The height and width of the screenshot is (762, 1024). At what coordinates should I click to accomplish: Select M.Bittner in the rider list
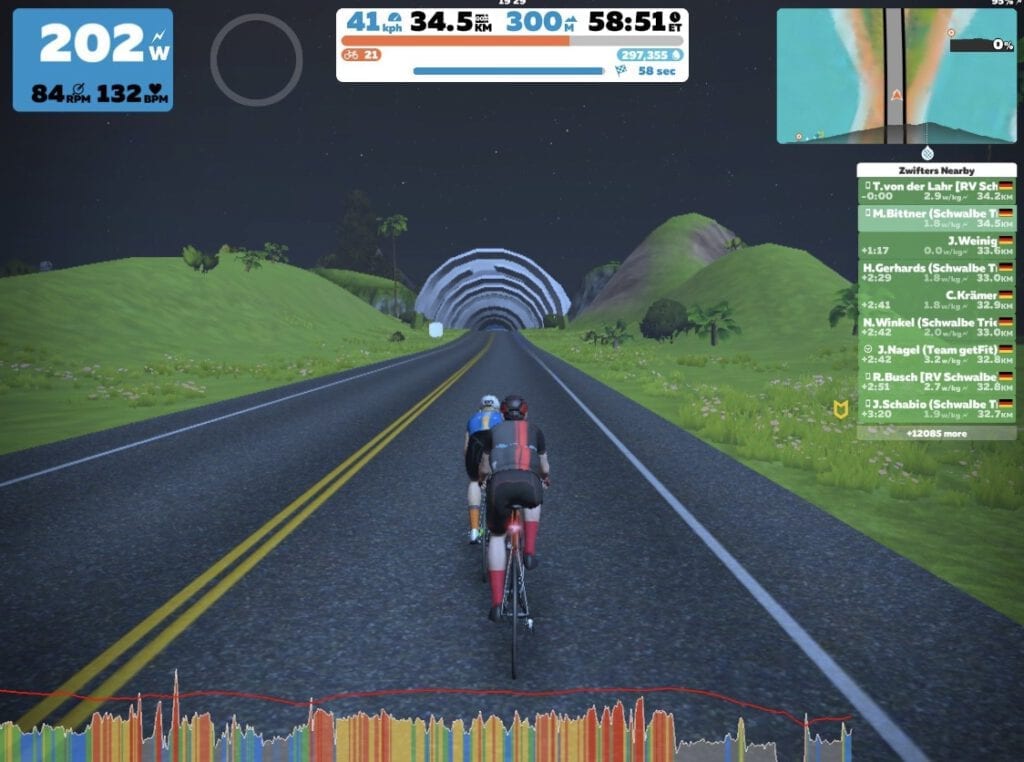[936, 218]
